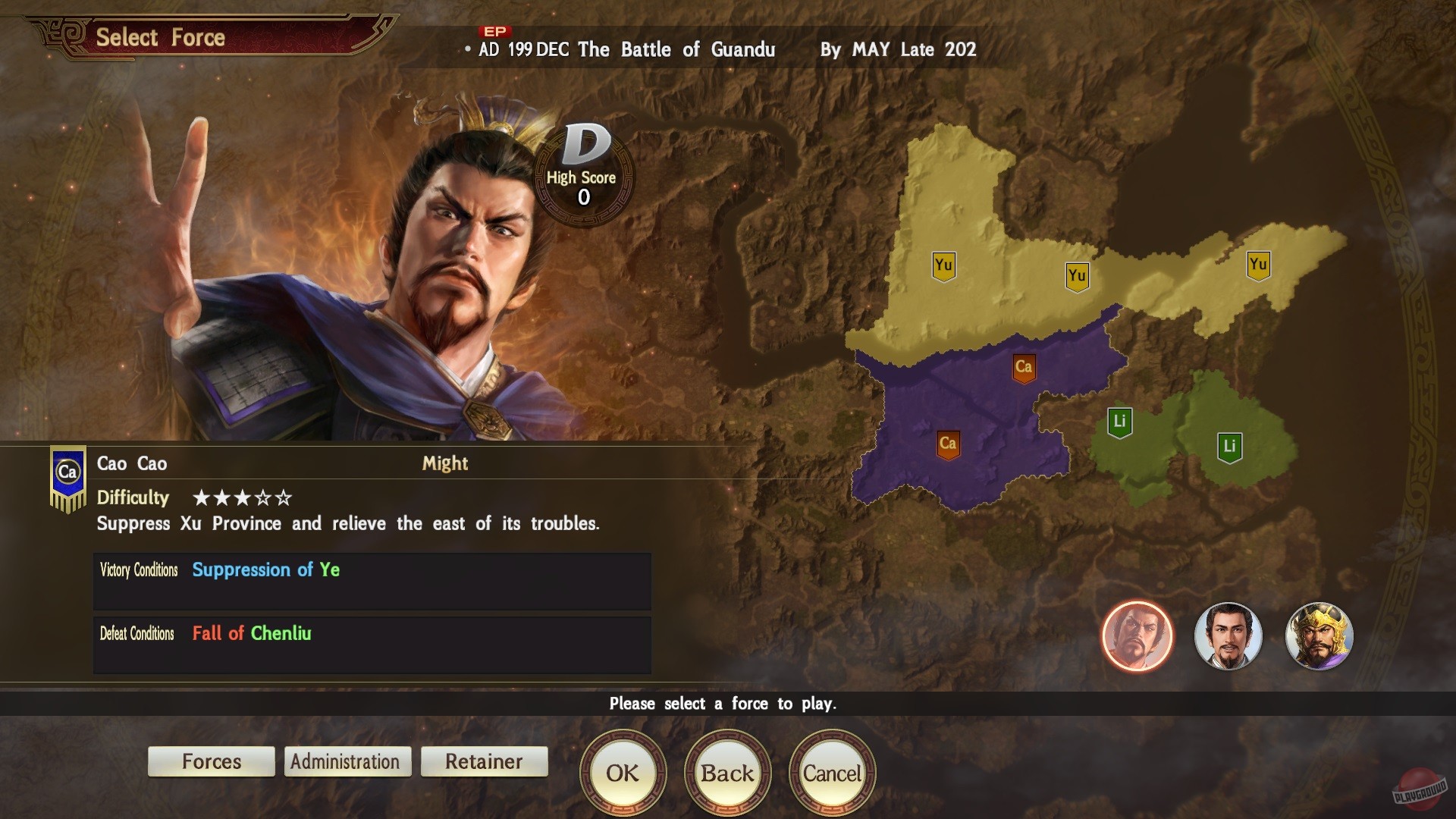Image resolution: width=1456 pixels, height=819 pixels.
Task: Confirm force selection with OK
Action: 623,773
